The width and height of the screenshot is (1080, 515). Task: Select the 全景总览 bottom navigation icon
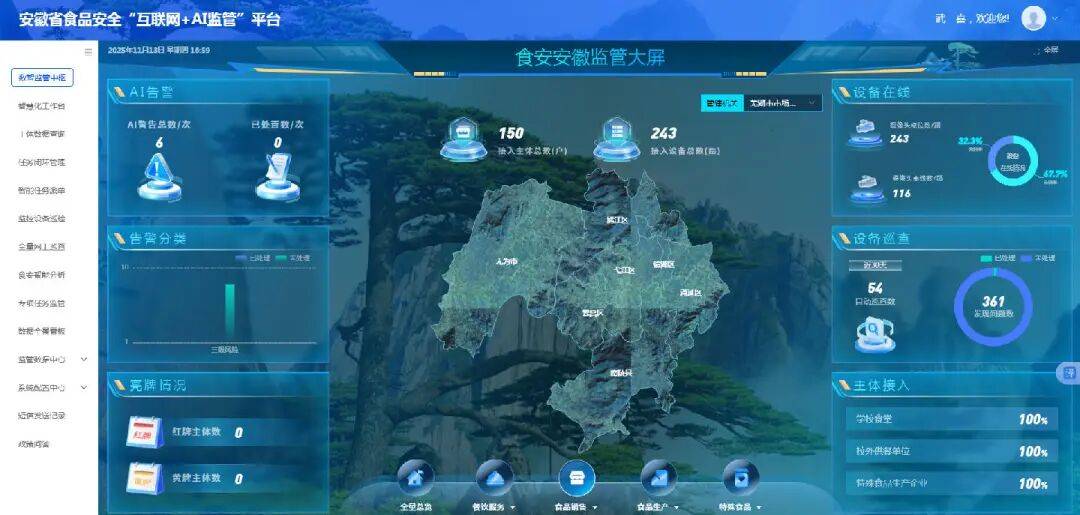pos(416,479)
